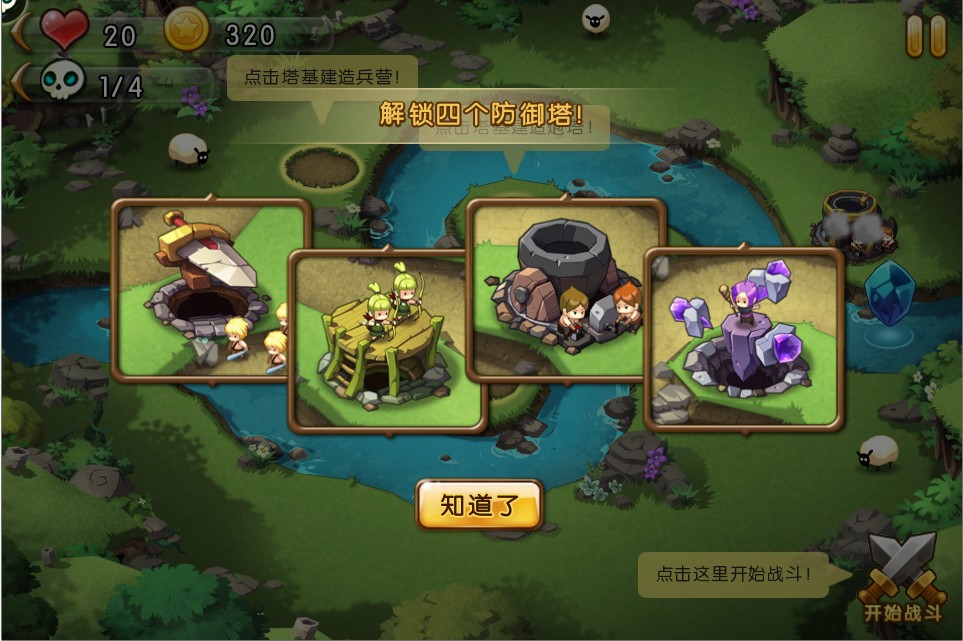Choose the archer tower card
963x641 pixels.
tap(385, 340)
